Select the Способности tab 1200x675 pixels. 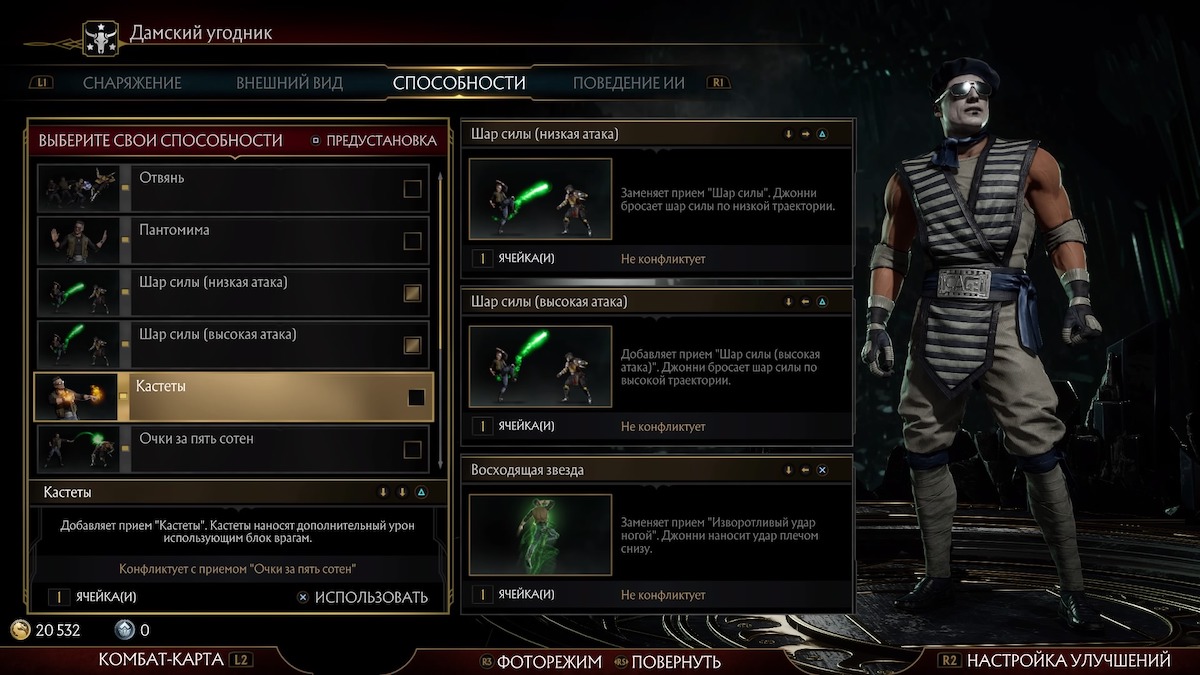point(459,83)
